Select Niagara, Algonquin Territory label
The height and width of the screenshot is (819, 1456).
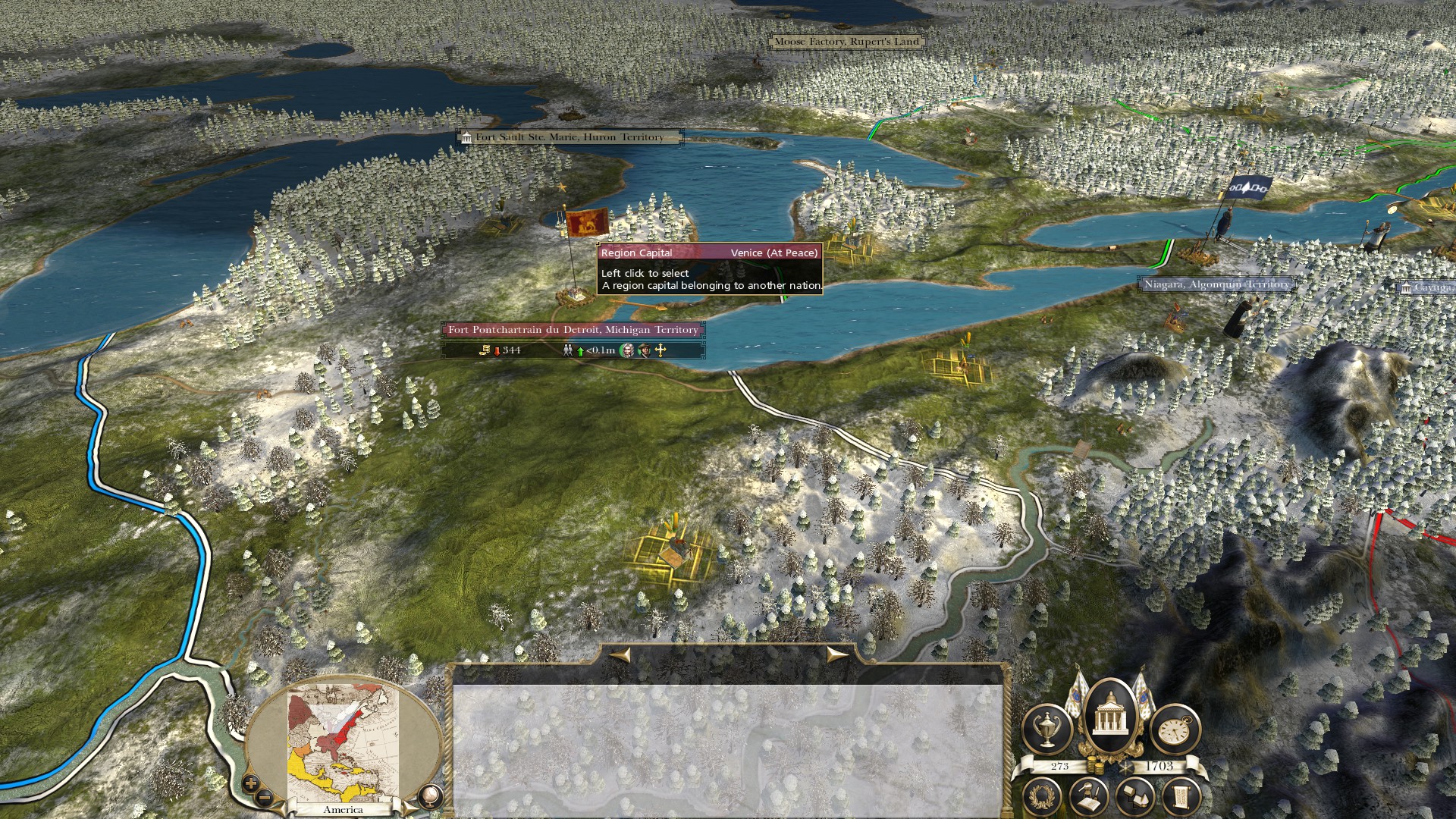pyautogui.click(x=1216, y=284)
